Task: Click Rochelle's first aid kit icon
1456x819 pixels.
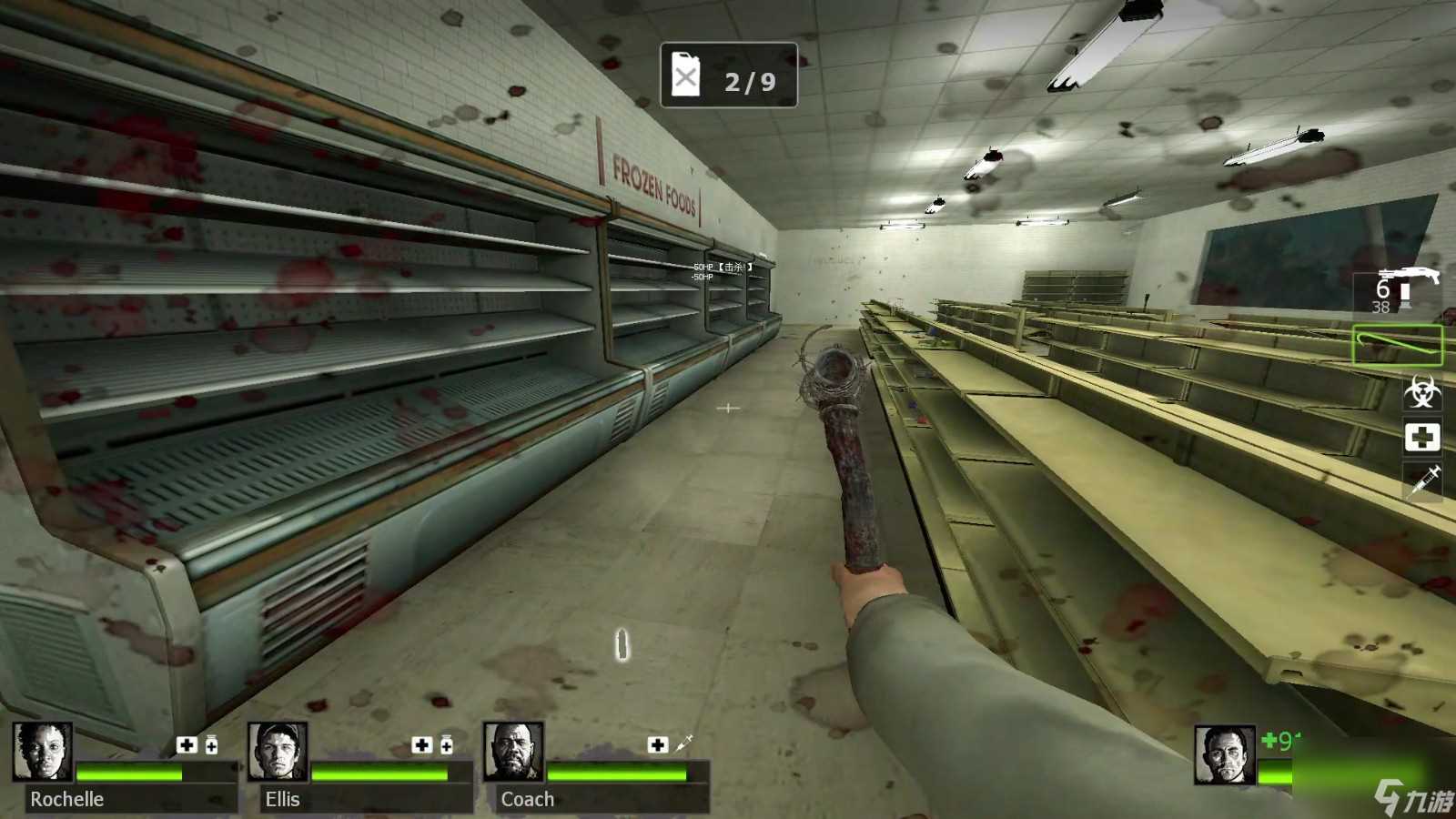Action: 187,745
